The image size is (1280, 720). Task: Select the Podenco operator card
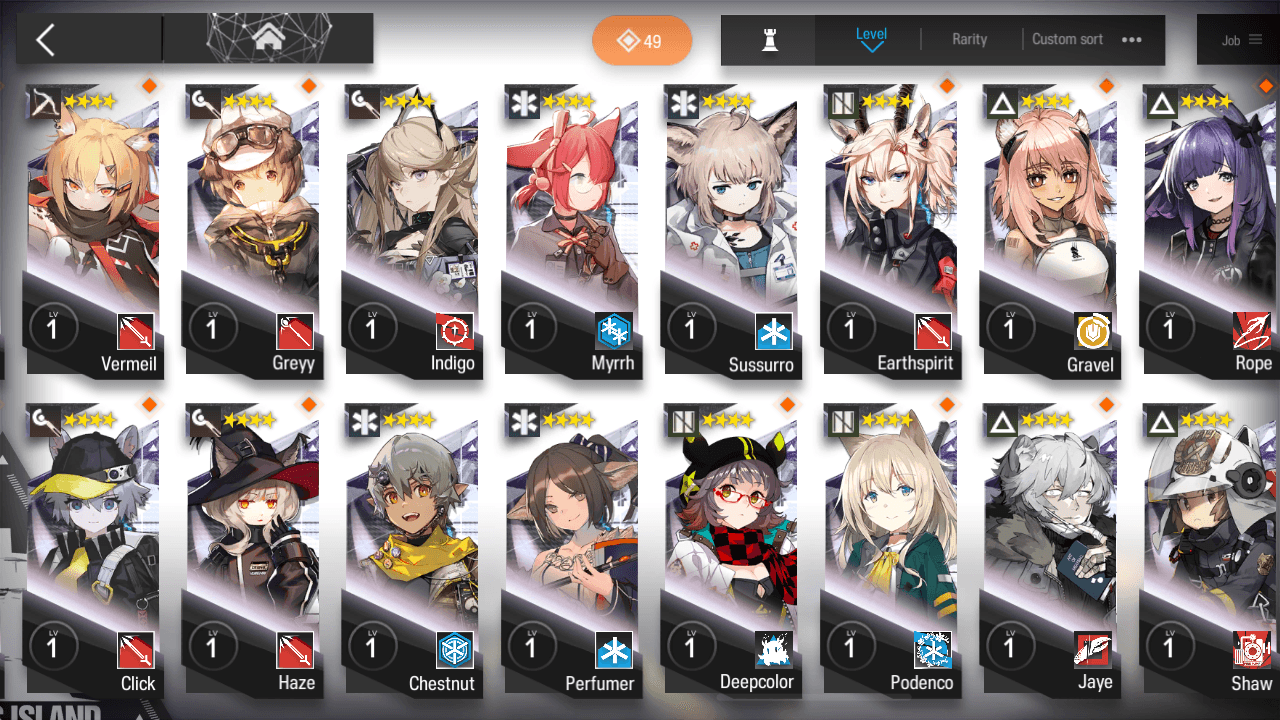[890, 550]
